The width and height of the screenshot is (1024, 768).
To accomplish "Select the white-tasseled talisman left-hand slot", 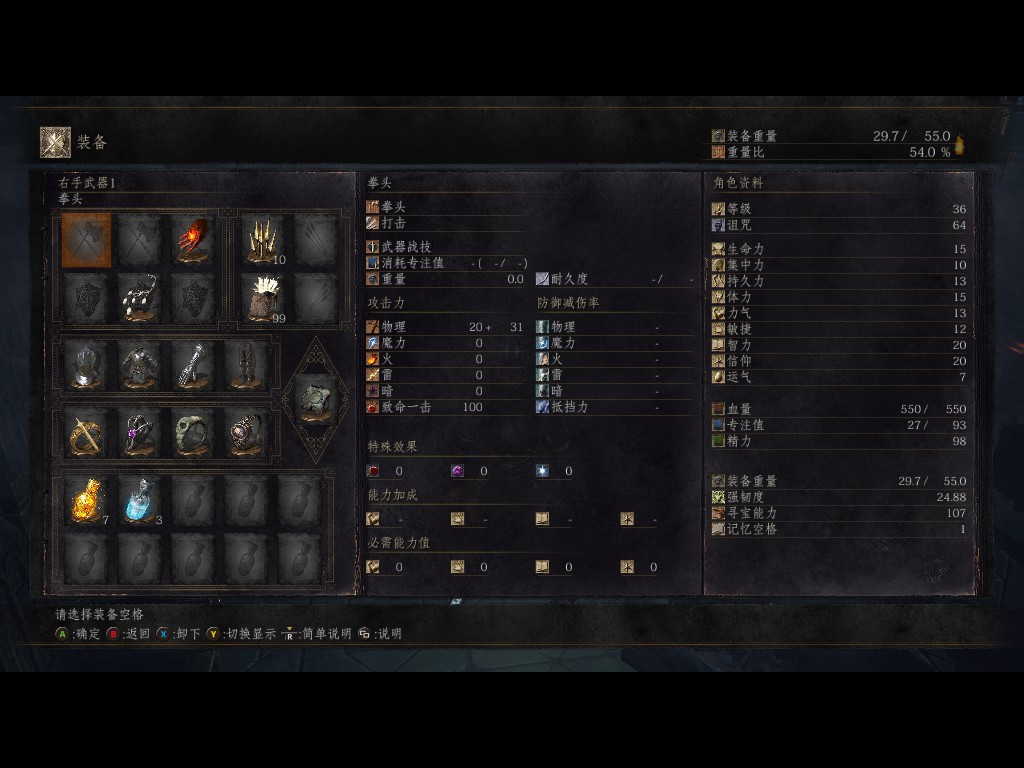I will 141,297.
